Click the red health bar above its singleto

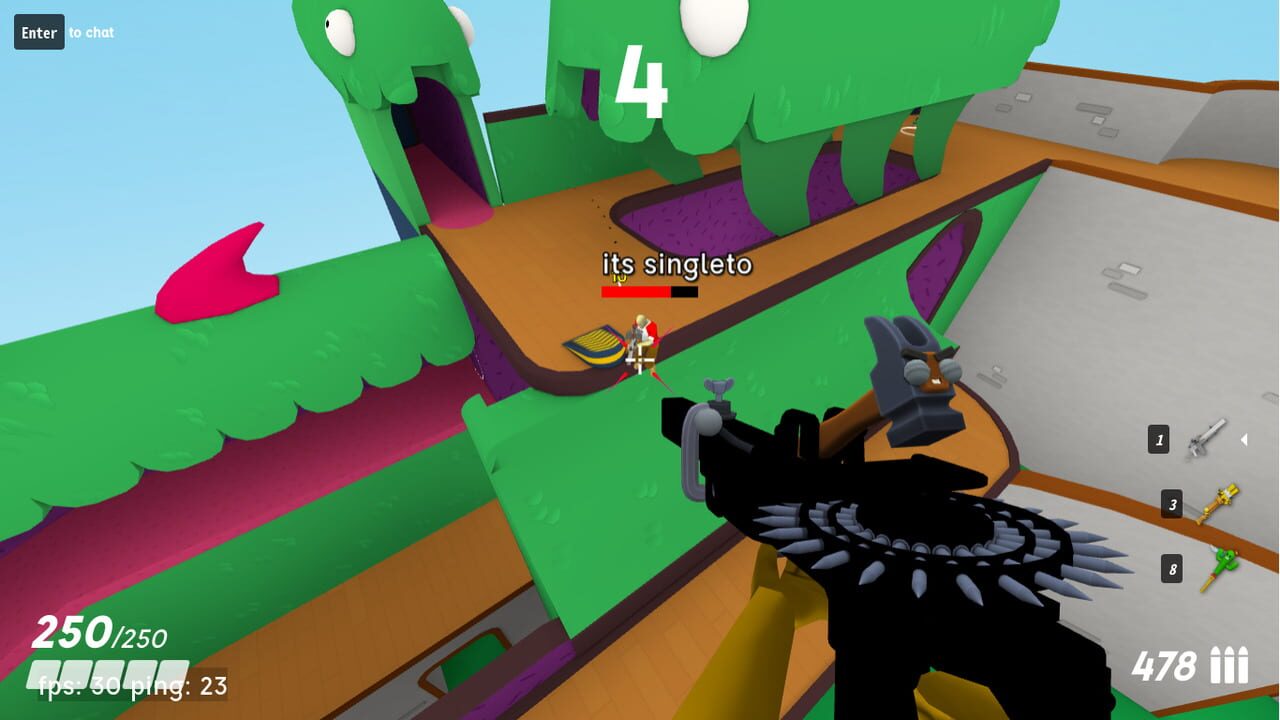(636, 293)
